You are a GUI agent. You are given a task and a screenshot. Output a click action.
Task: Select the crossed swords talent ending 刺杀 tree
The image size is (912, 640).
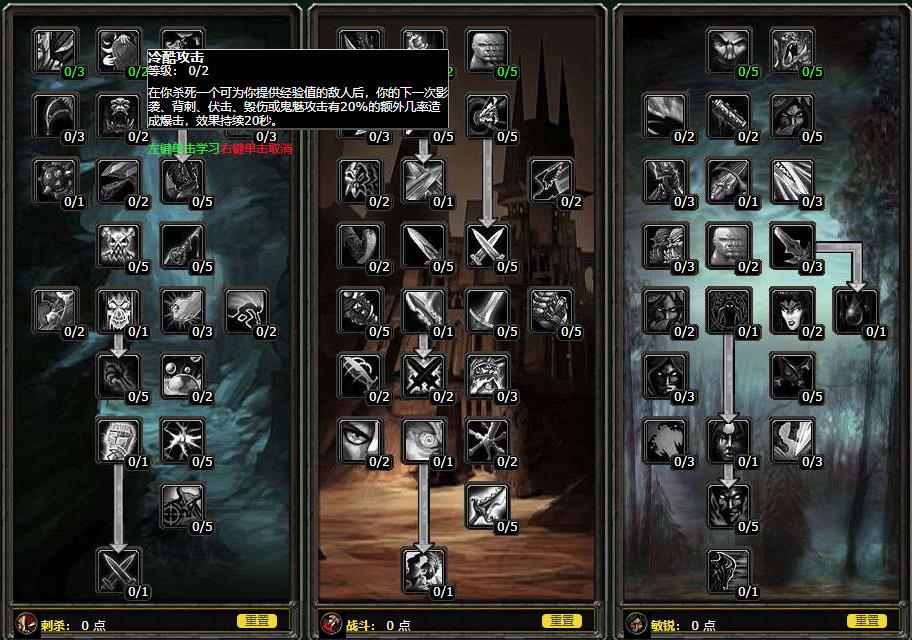[x=119, y=570]
